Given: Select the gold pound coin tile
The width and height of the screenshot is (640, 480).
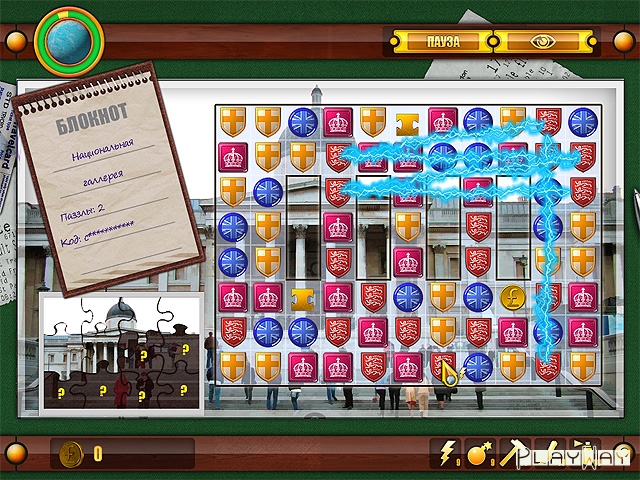Looking at the screenshot, I should tap(513, 297).
